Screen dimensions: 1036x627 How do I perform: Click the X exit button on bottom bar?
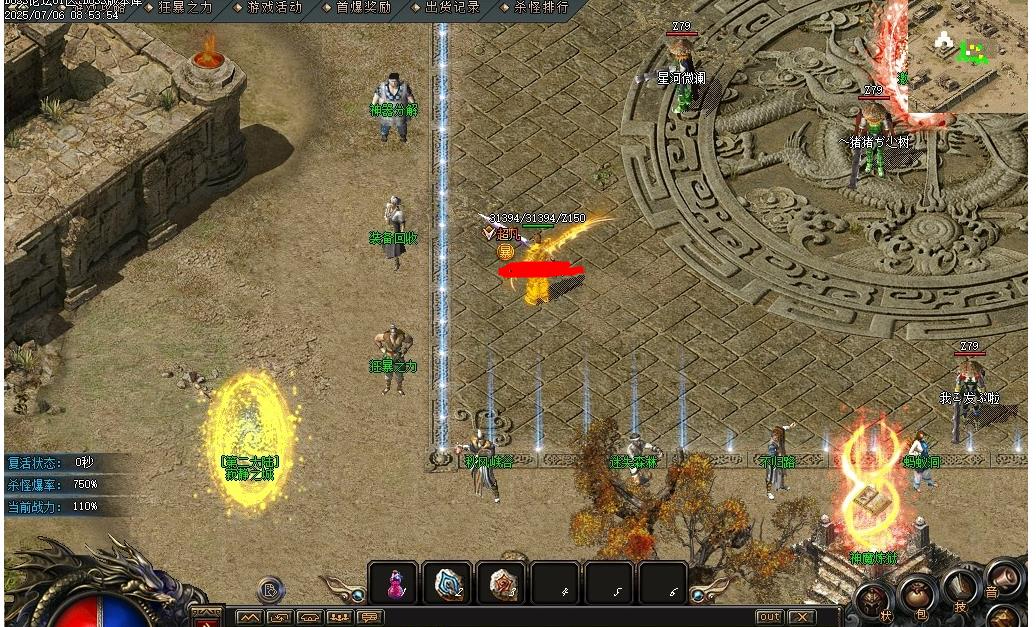click(x=800, y=617)
